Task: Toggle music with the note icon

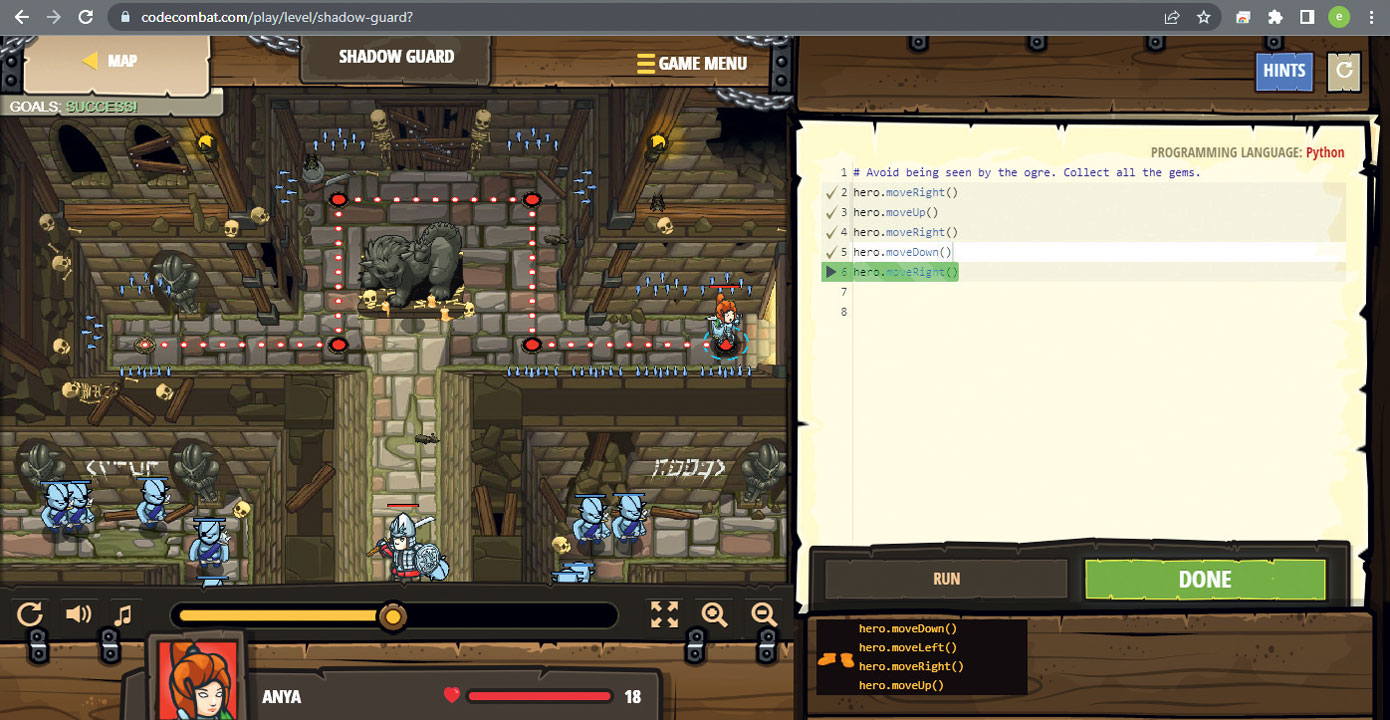Action: click(123, 614)
